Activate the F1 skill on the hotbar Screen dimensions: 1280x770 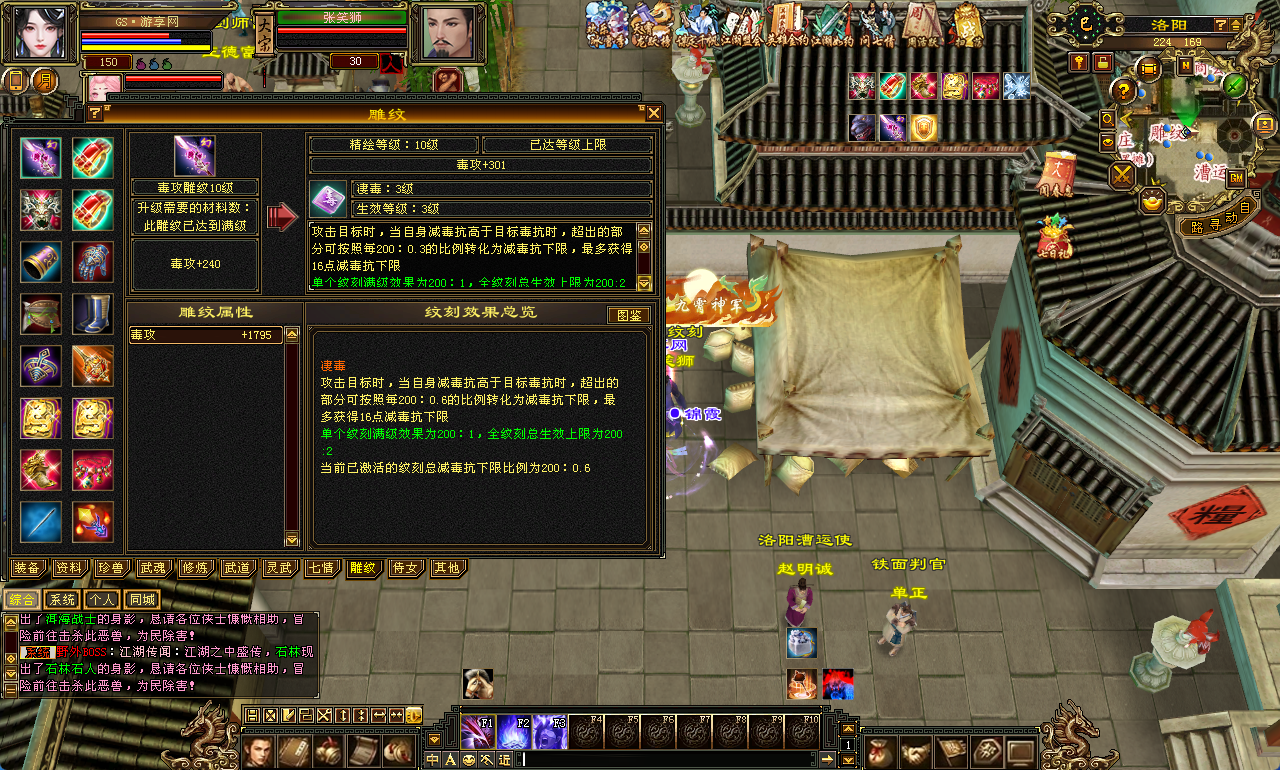pos(478,732)
